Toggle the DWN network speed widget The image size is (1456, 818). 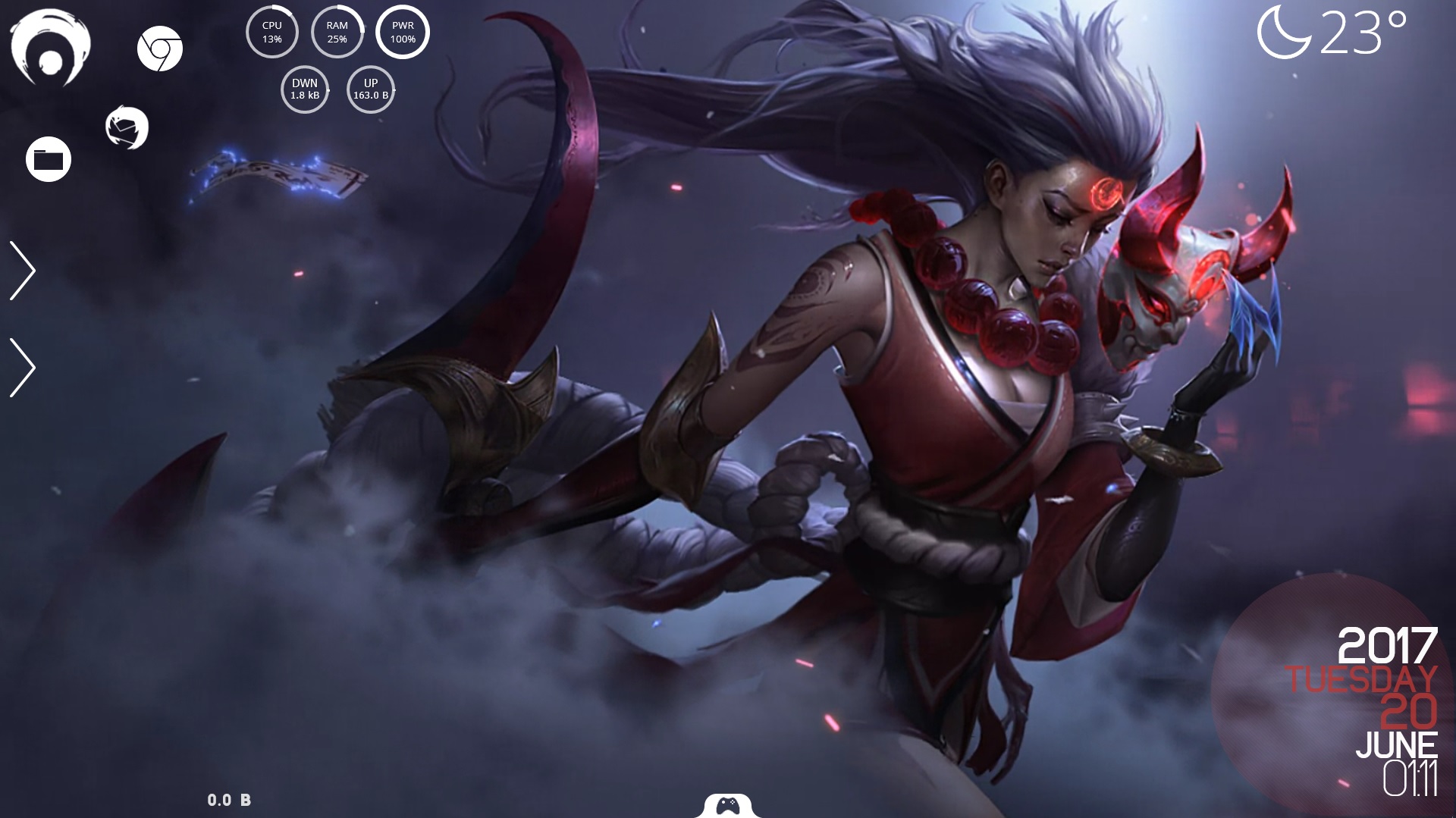tap(304, 89)
